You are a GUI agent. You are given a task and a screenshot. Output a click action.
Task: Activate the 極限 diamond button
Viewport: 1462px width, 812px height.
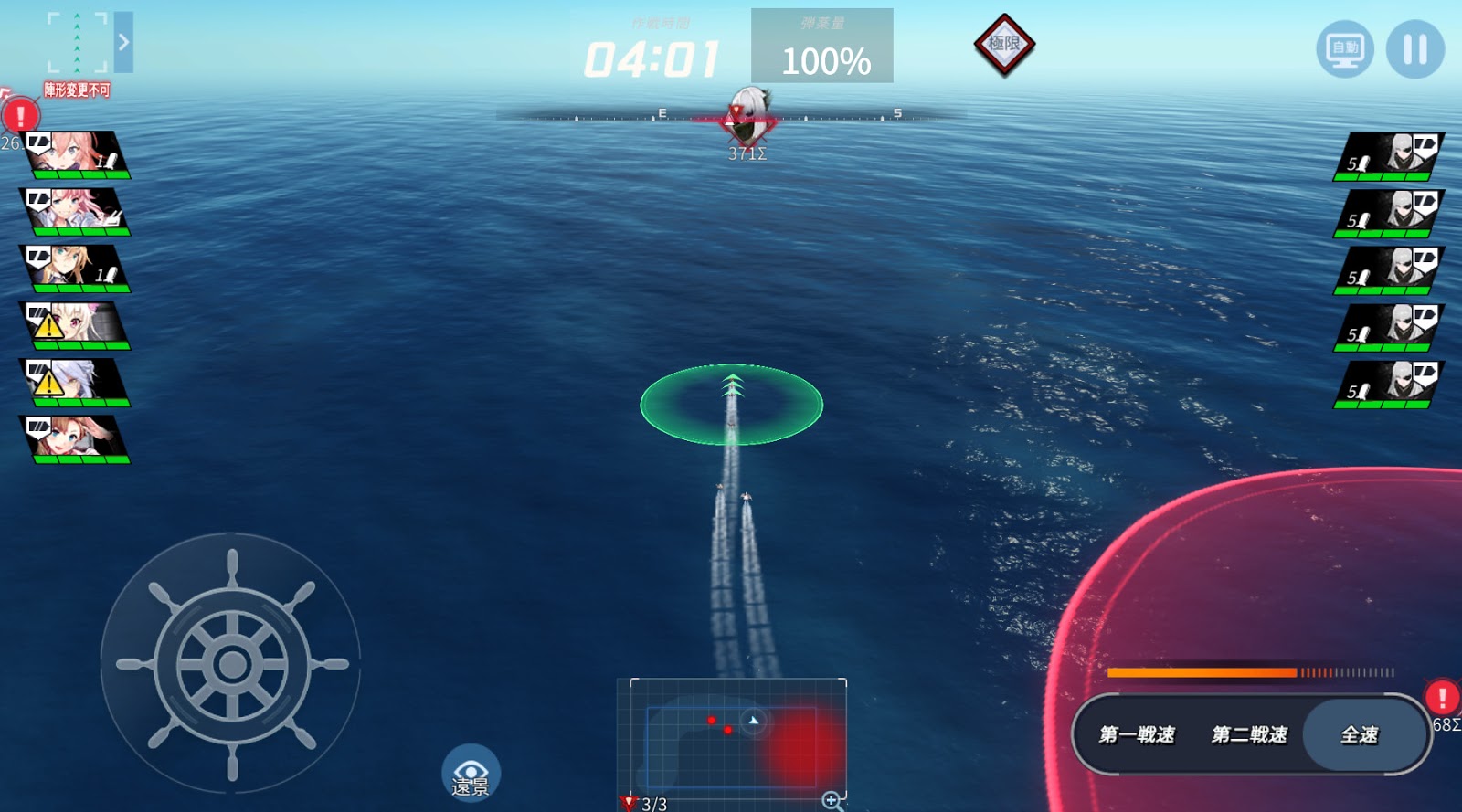[x=1003, y=44]
